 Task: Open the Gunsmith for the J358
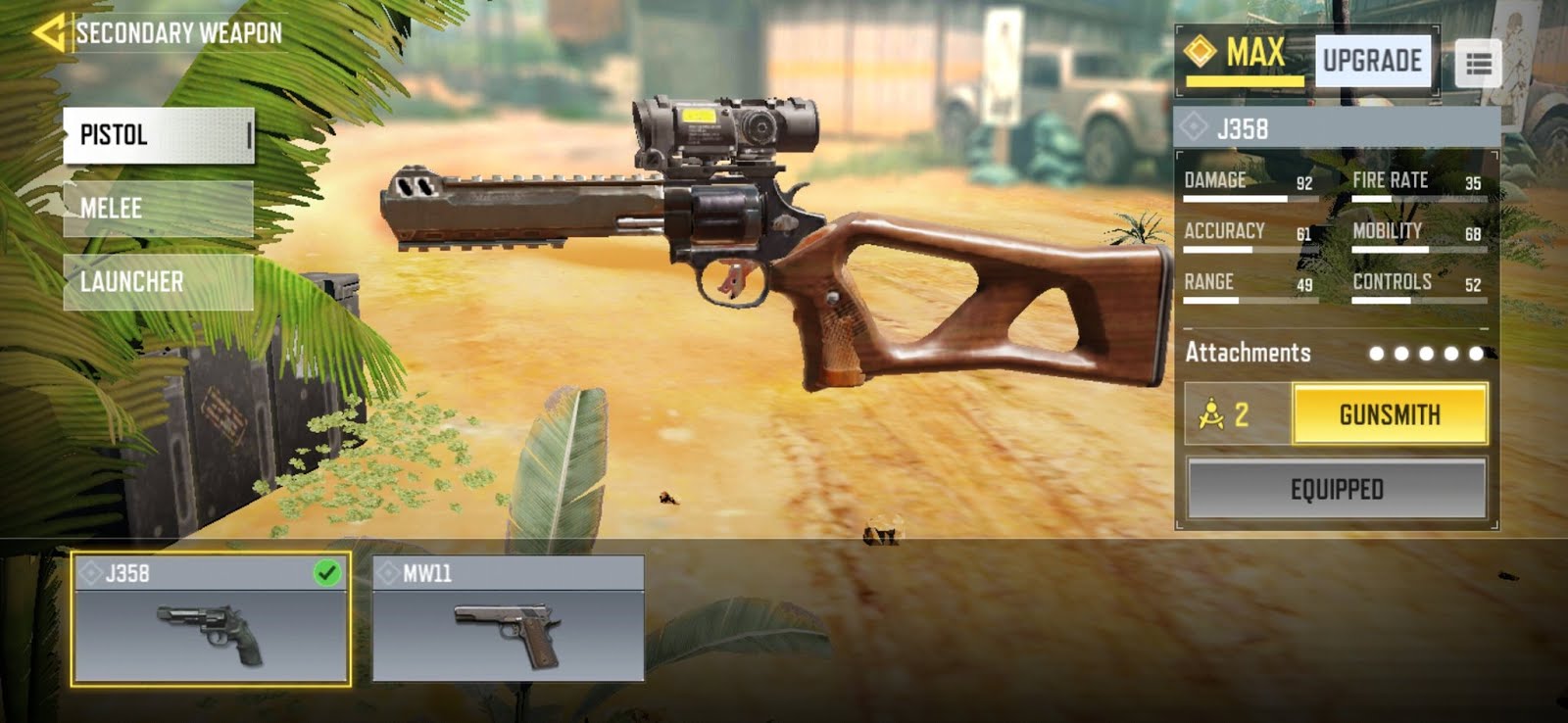(1391, 413)
